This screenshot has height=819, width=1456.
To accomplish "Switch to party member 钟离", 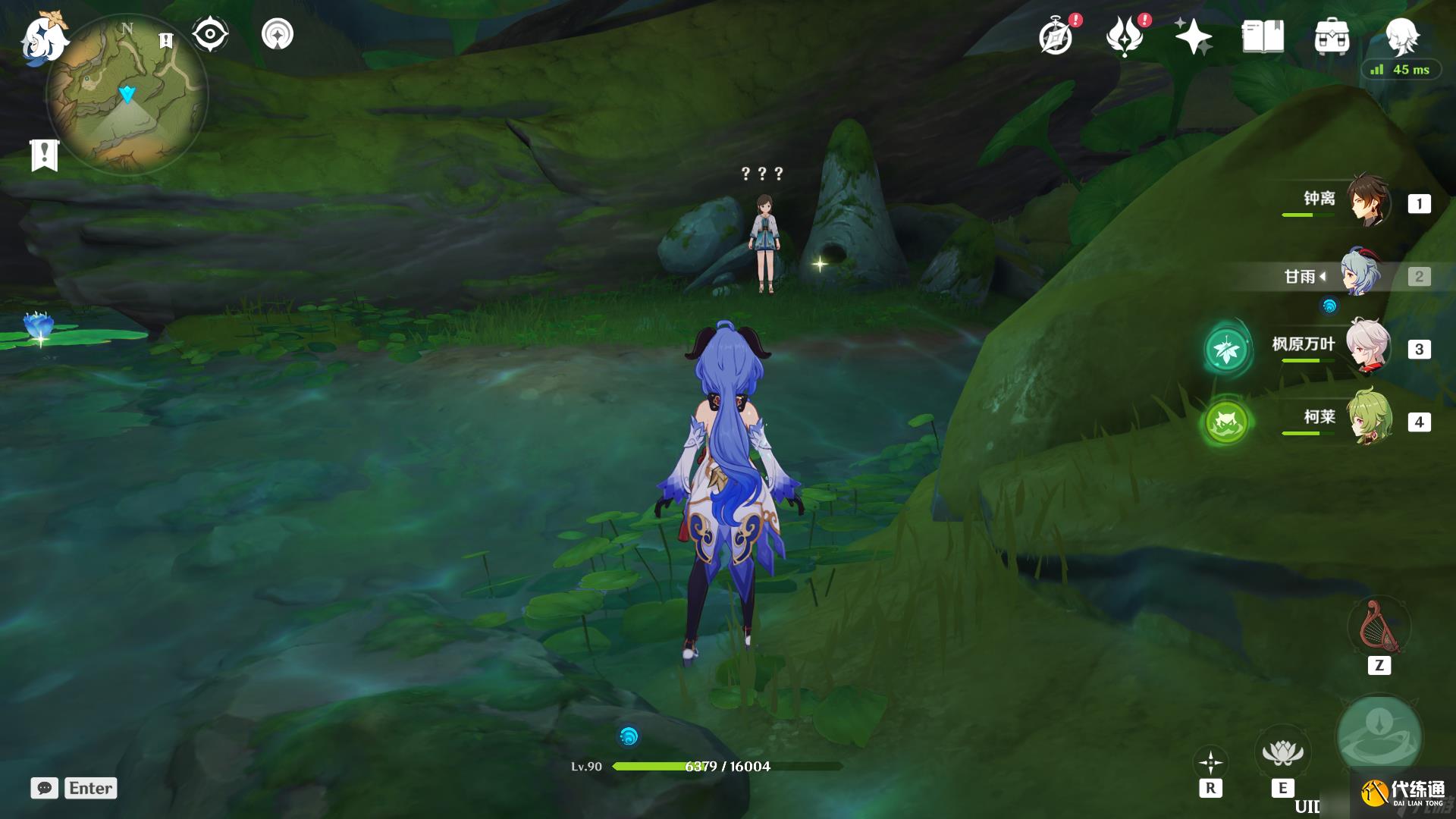I will click(1368, 202).
